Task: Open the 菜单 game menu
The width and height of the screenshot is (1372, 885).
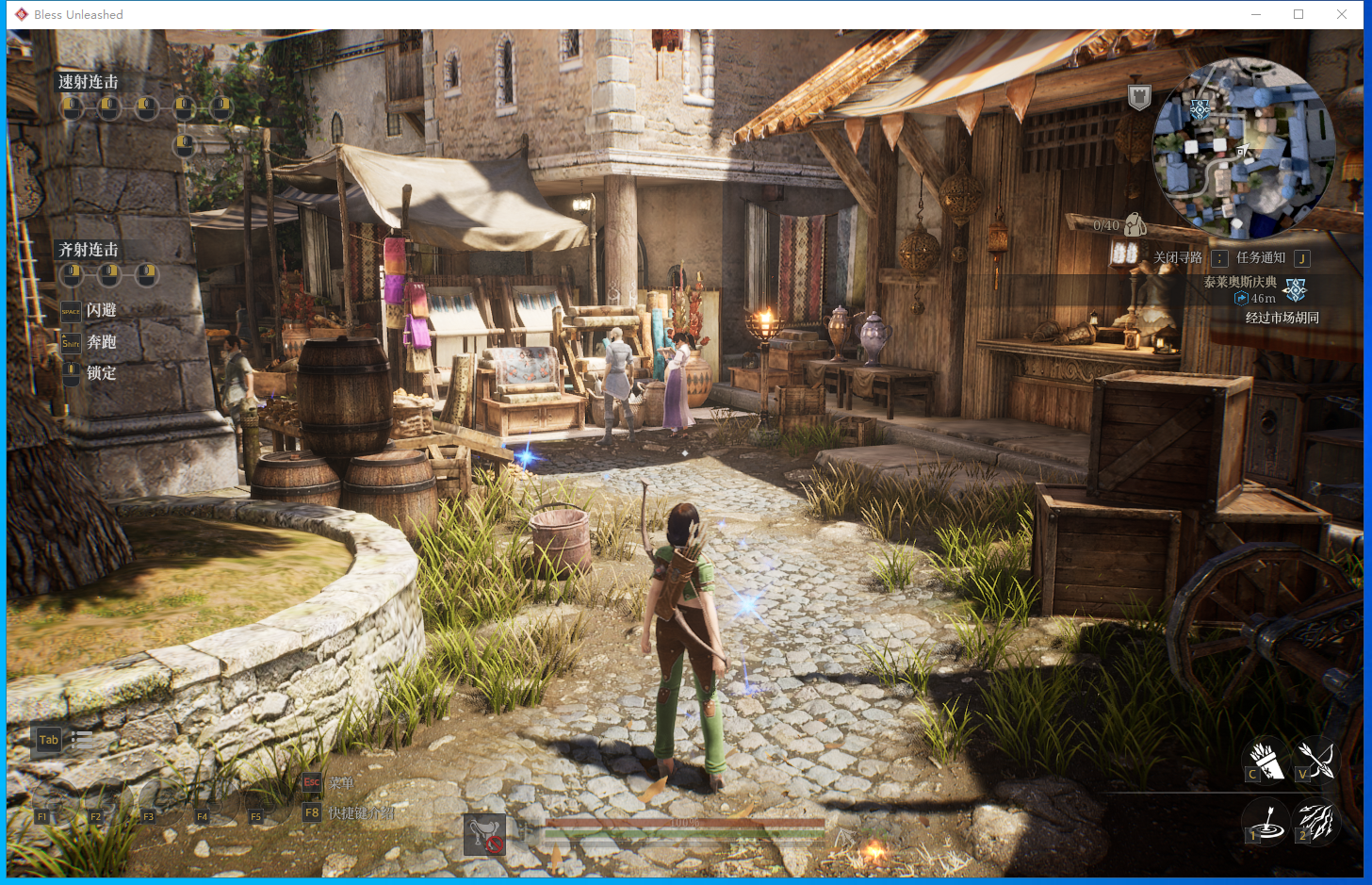Action: (341, 783)
